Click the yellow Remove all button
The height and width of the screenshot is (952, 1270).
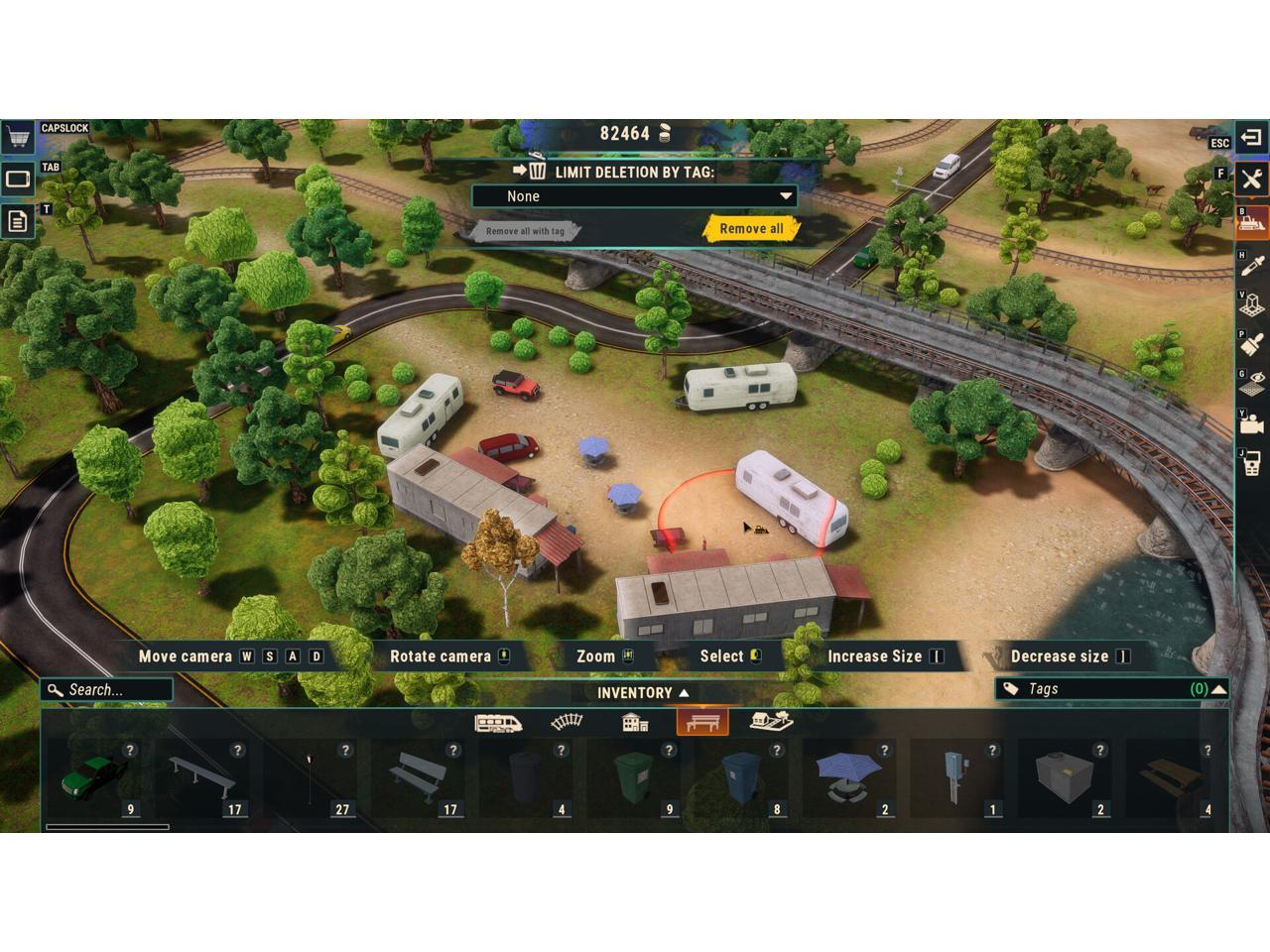tap(751, 229)
